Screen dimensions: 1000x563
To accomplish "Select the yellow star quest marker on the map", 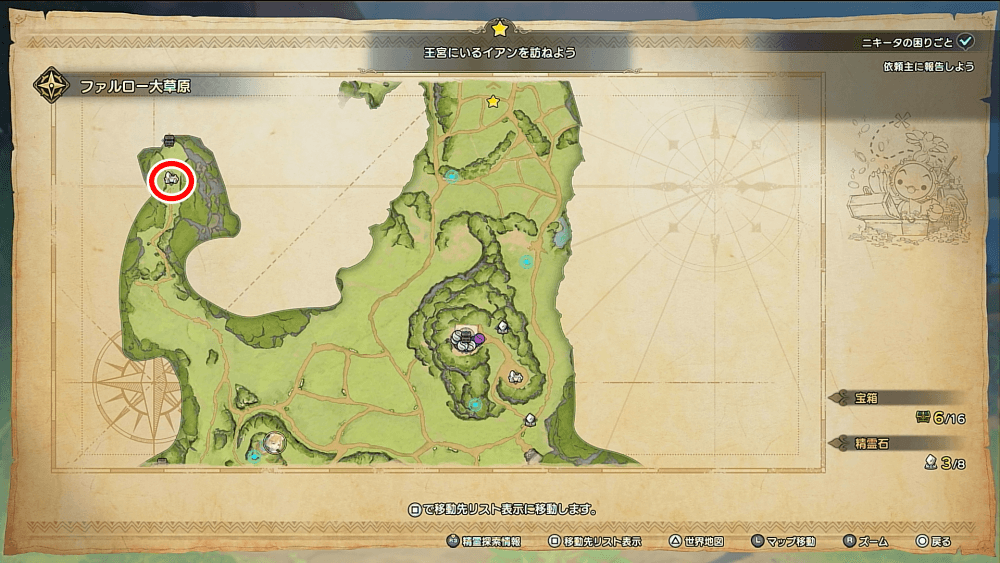I will (492, 101).
